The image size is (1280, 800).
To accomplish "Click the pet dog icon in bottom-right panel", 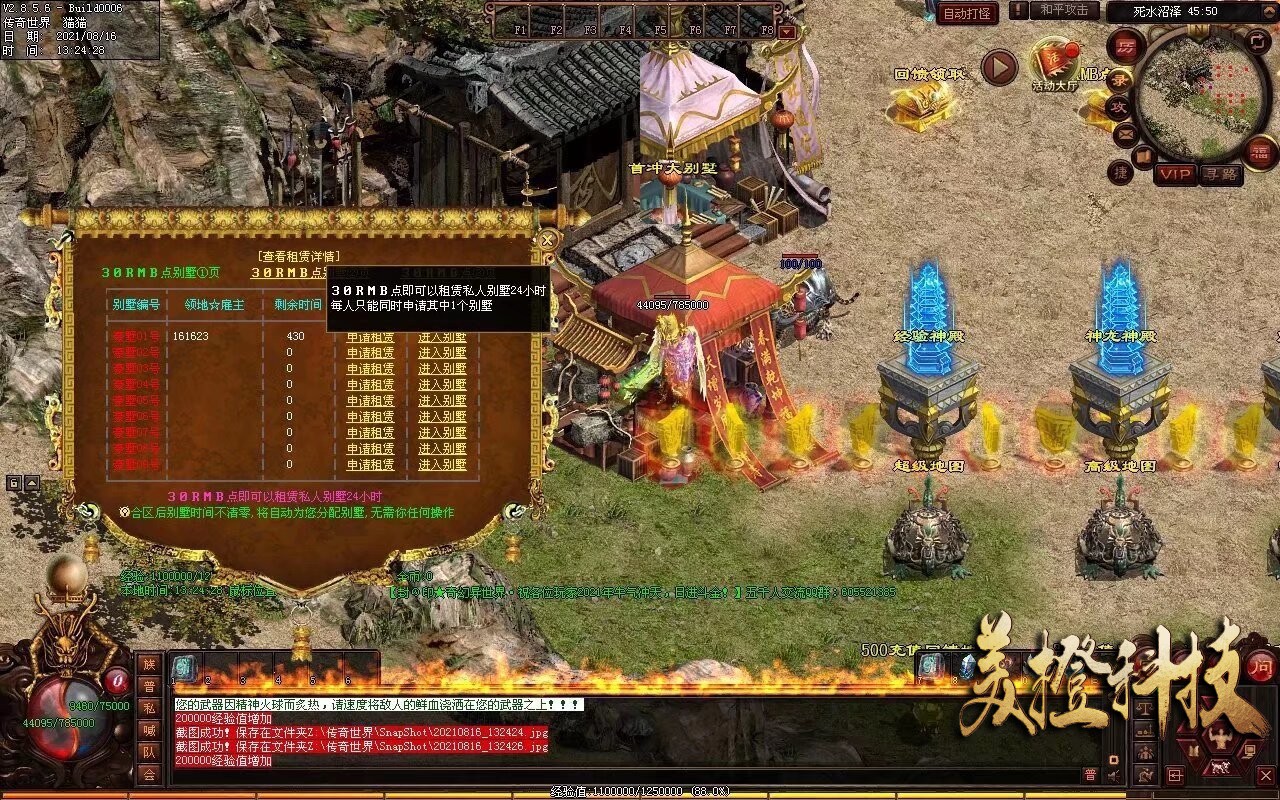I will pos(1220,769).
